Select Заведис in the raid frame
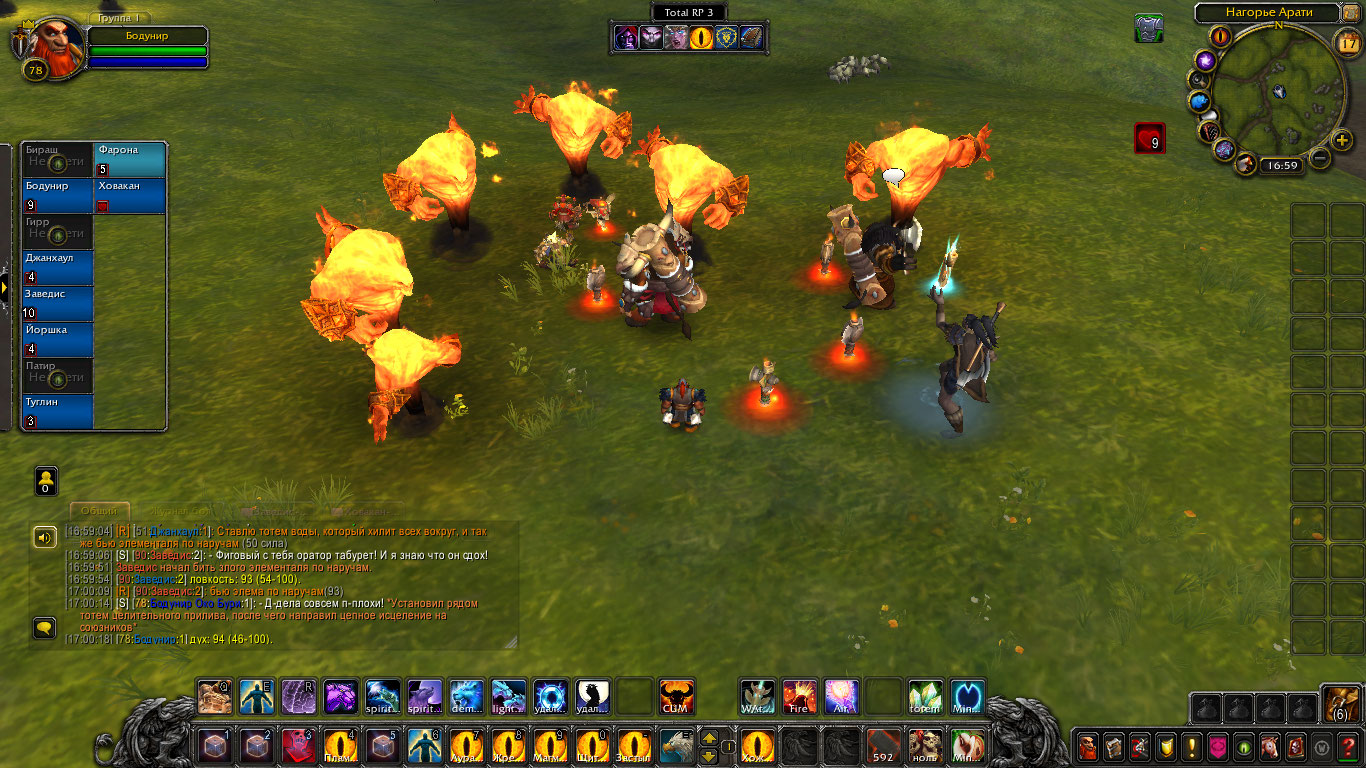This screenshot has height=768, width=1366. (58, 304)
